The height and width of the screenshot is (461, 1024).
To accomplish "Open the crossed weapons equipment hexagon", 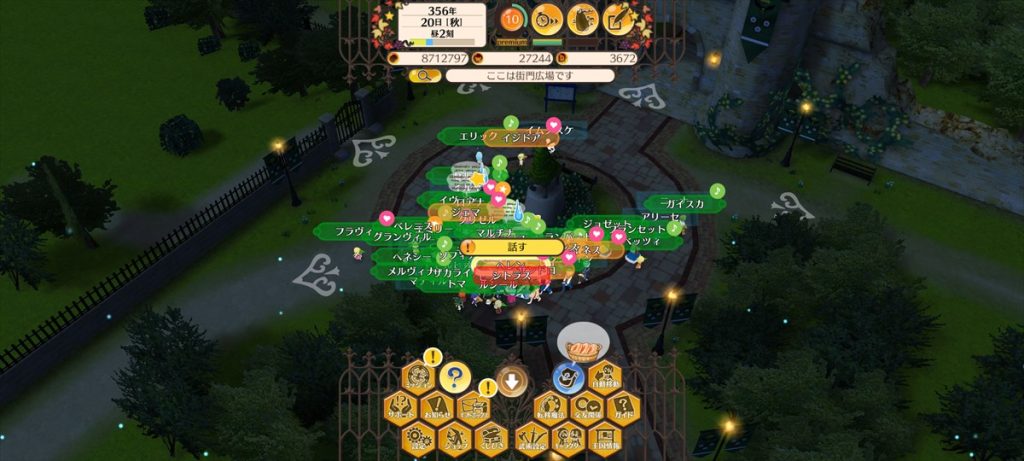I will [533, 437].
